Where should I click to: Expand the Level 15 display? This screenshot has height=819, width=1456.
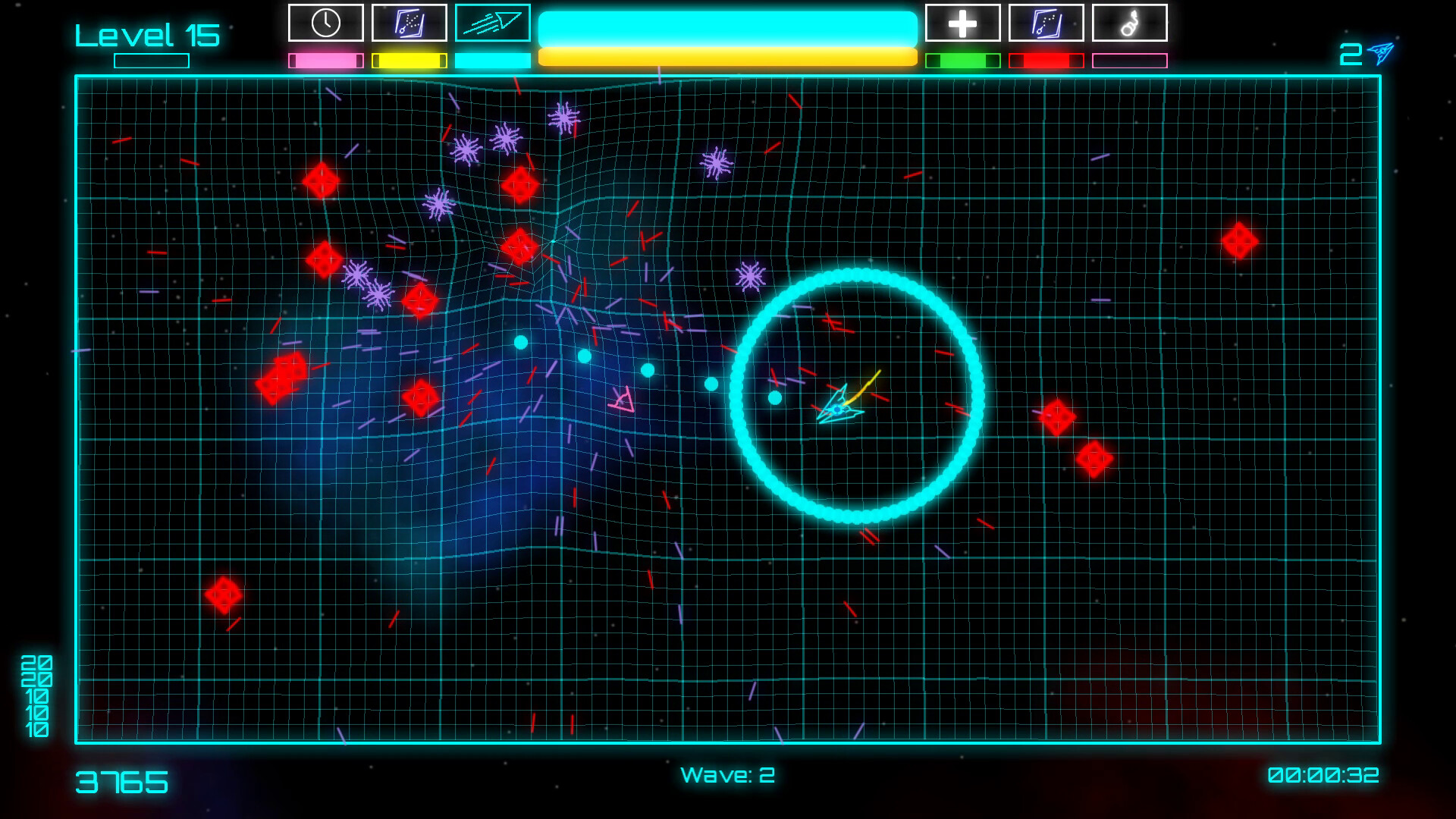[x=149, y=32]
